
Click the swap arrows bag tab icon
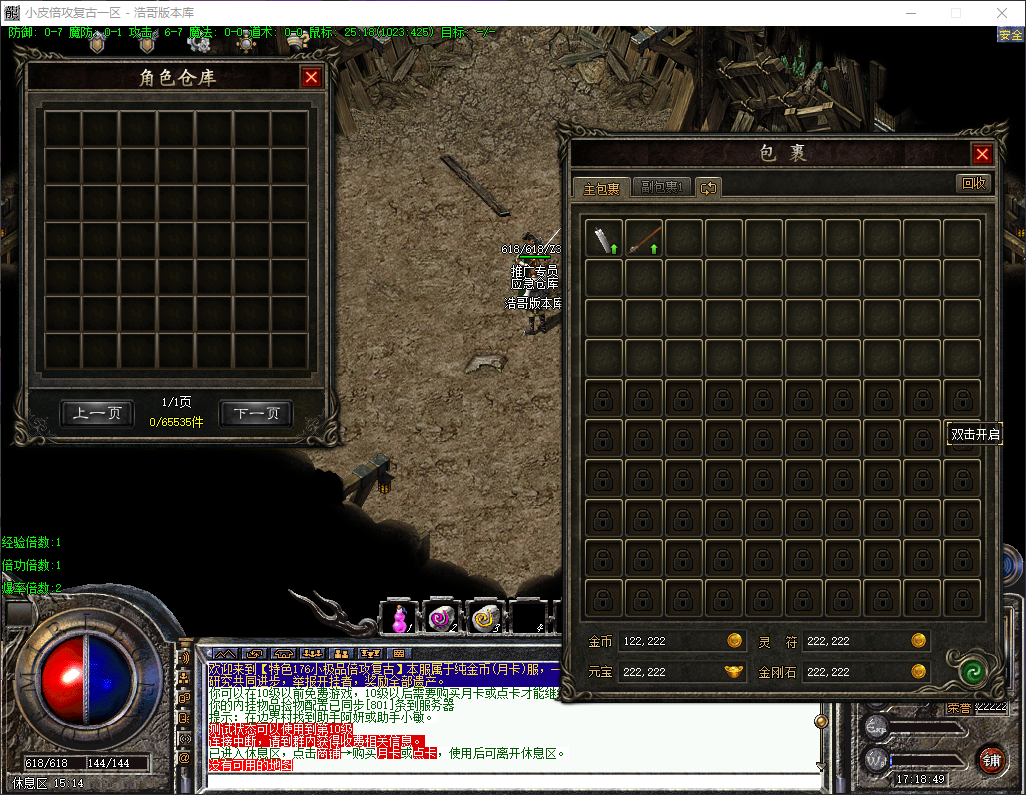tap(708, 187)
